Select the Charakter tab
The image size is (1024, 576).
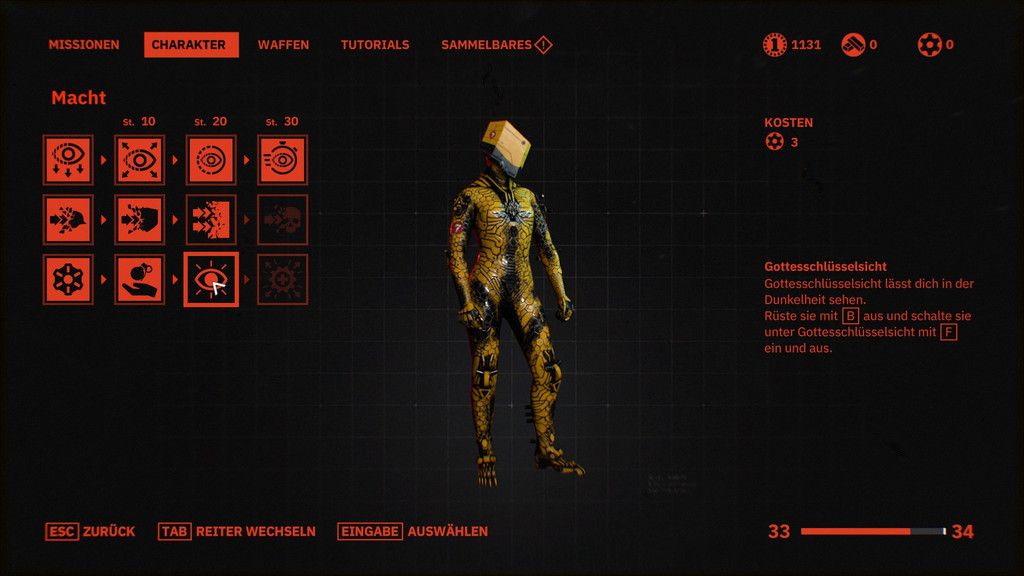[191, 45]
